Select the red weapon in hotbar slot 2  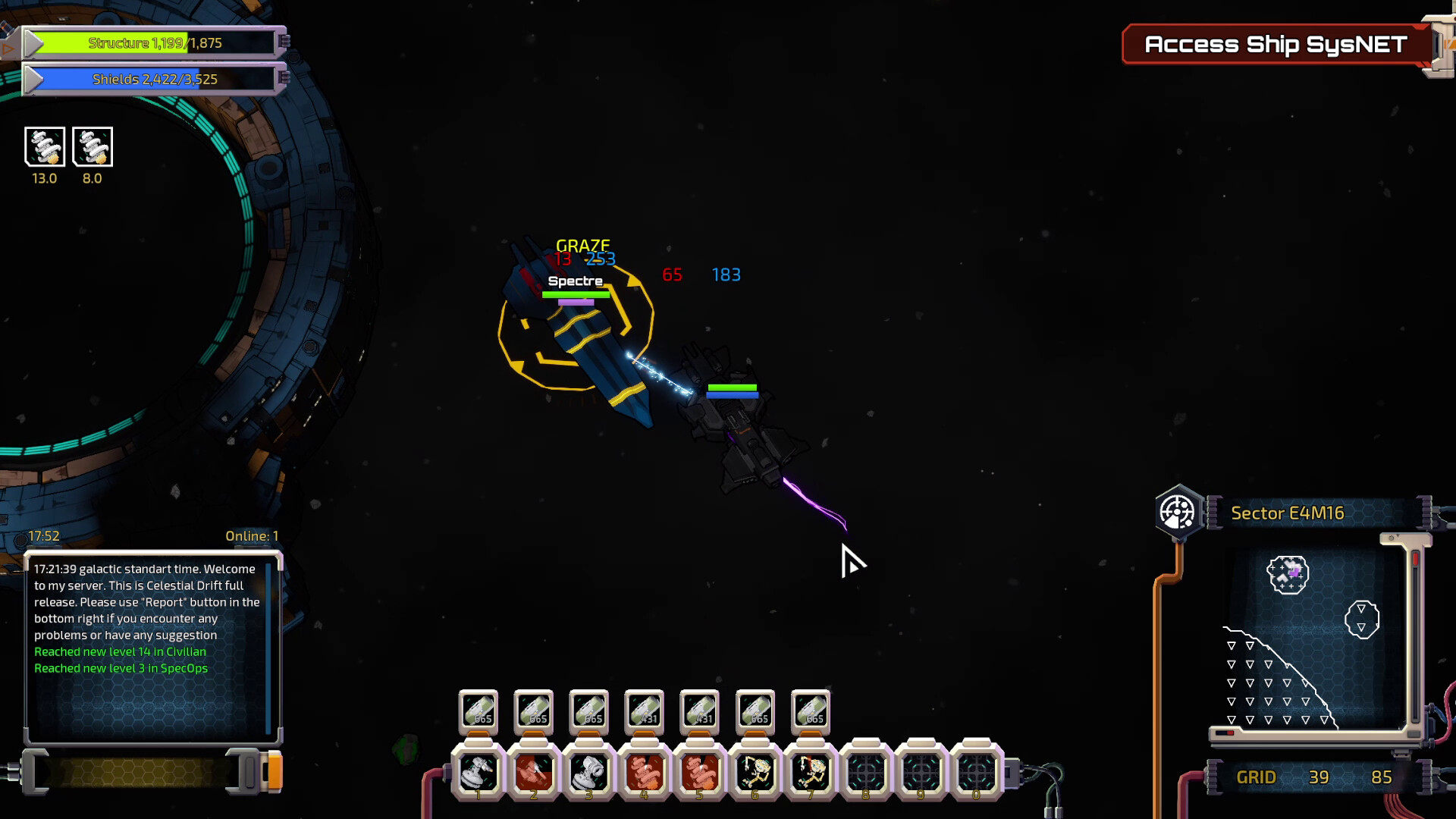click(x=534, y=773)
